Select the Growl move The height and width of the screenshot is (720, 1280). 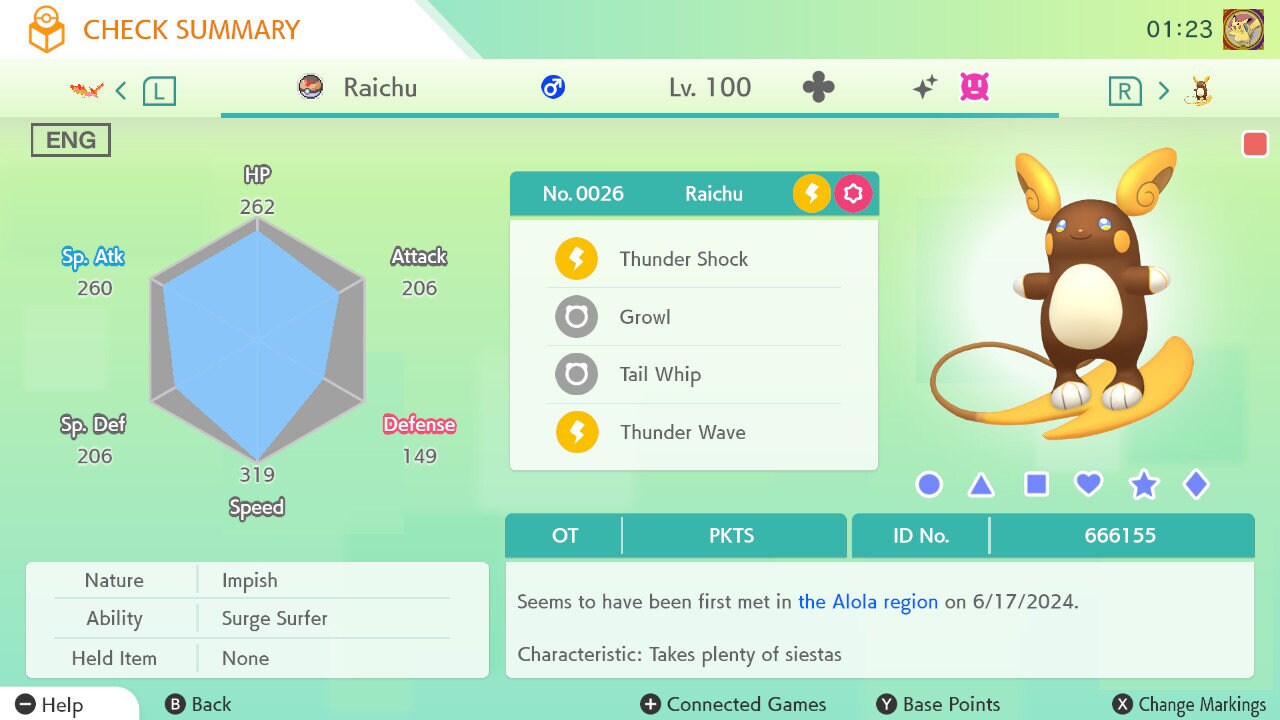click(x=645, y=317)
